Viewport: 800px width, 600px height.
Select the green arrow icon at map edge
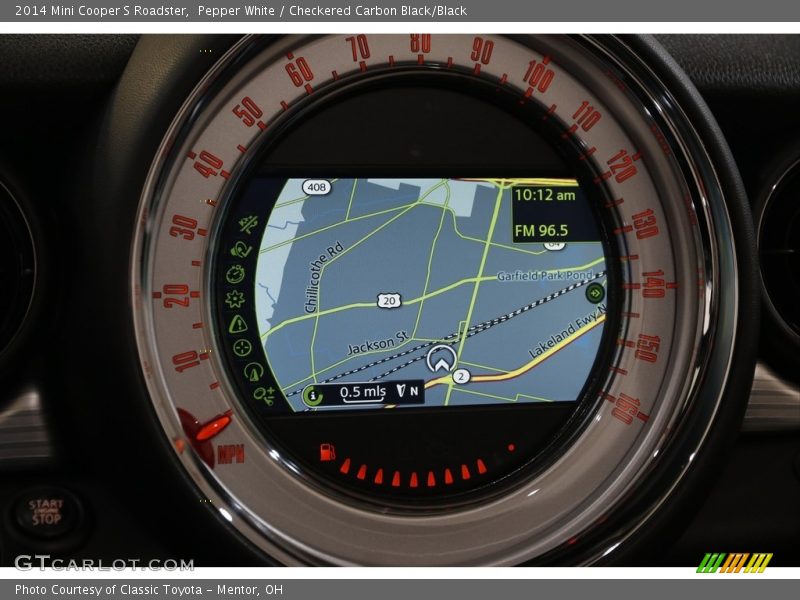point(595,292)
